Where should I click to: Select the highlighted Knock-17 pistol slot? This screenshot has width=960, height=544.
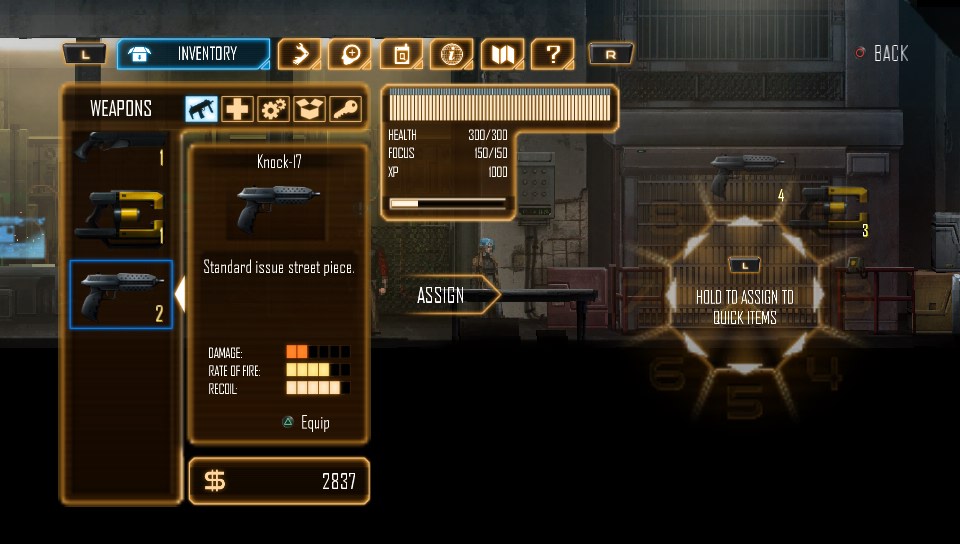120,295
